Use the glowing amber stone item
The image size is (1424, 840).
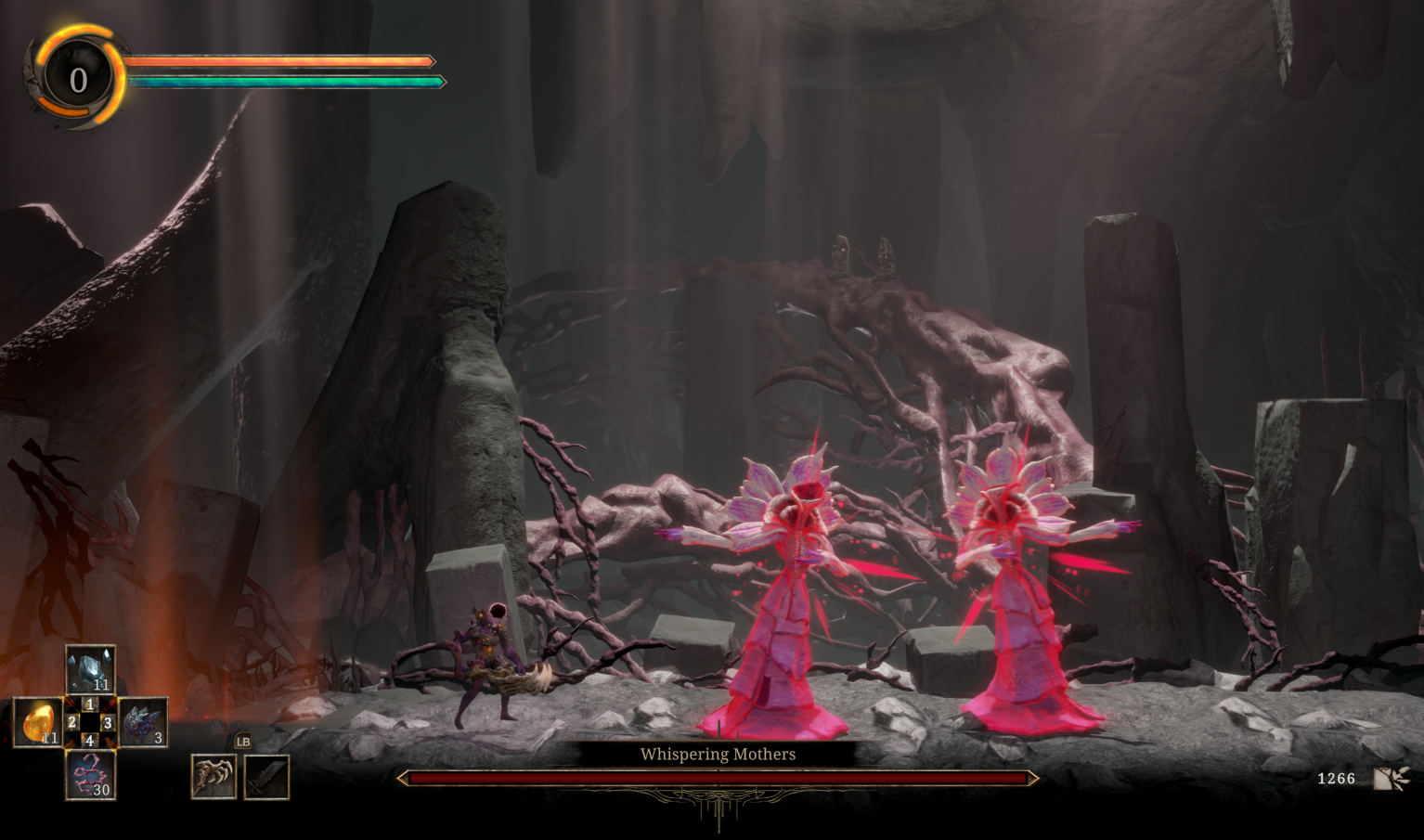pos(37,722)
